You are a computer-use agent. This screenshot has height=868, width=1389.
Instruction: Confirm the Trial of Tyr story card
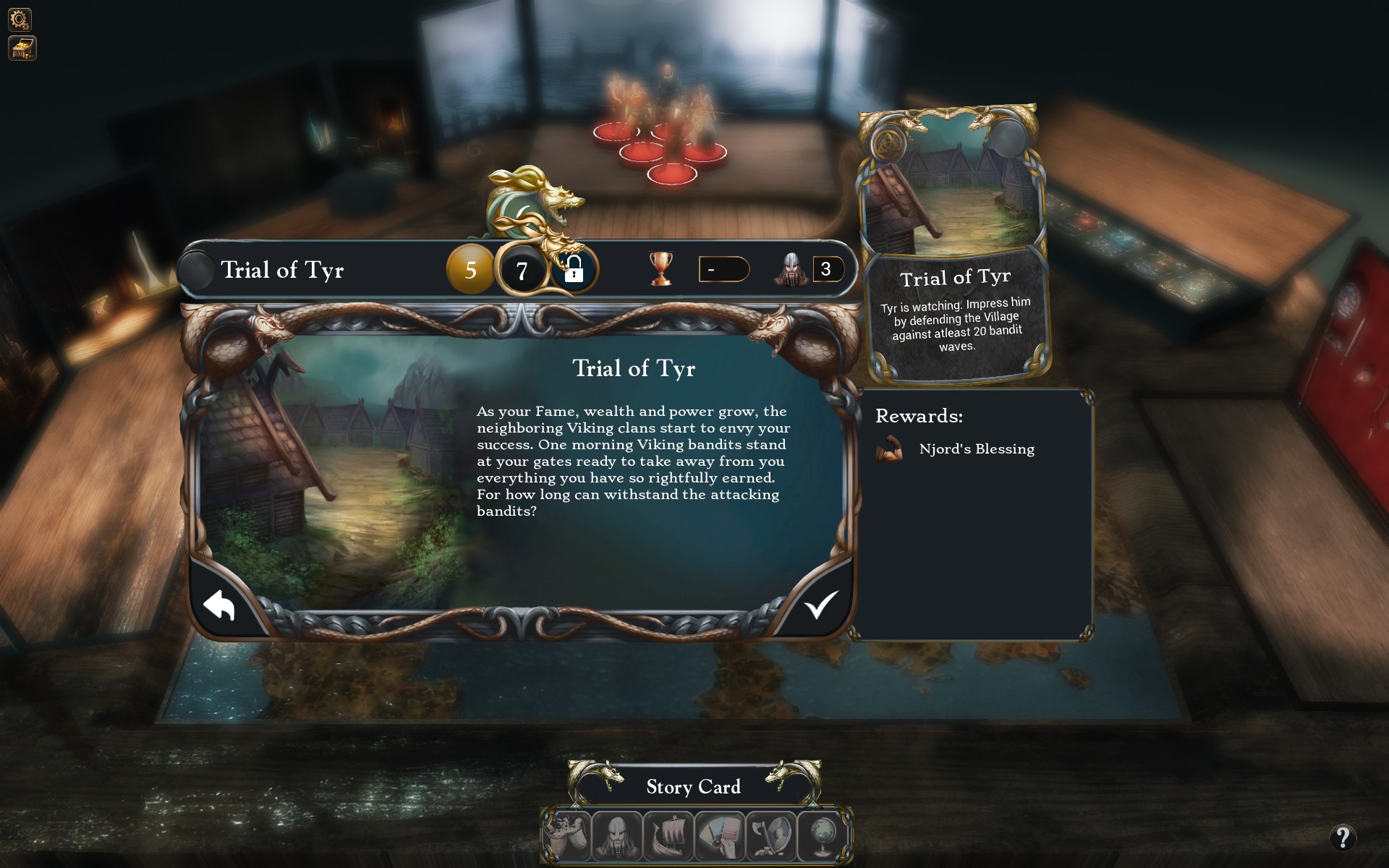tap(820, 605)
